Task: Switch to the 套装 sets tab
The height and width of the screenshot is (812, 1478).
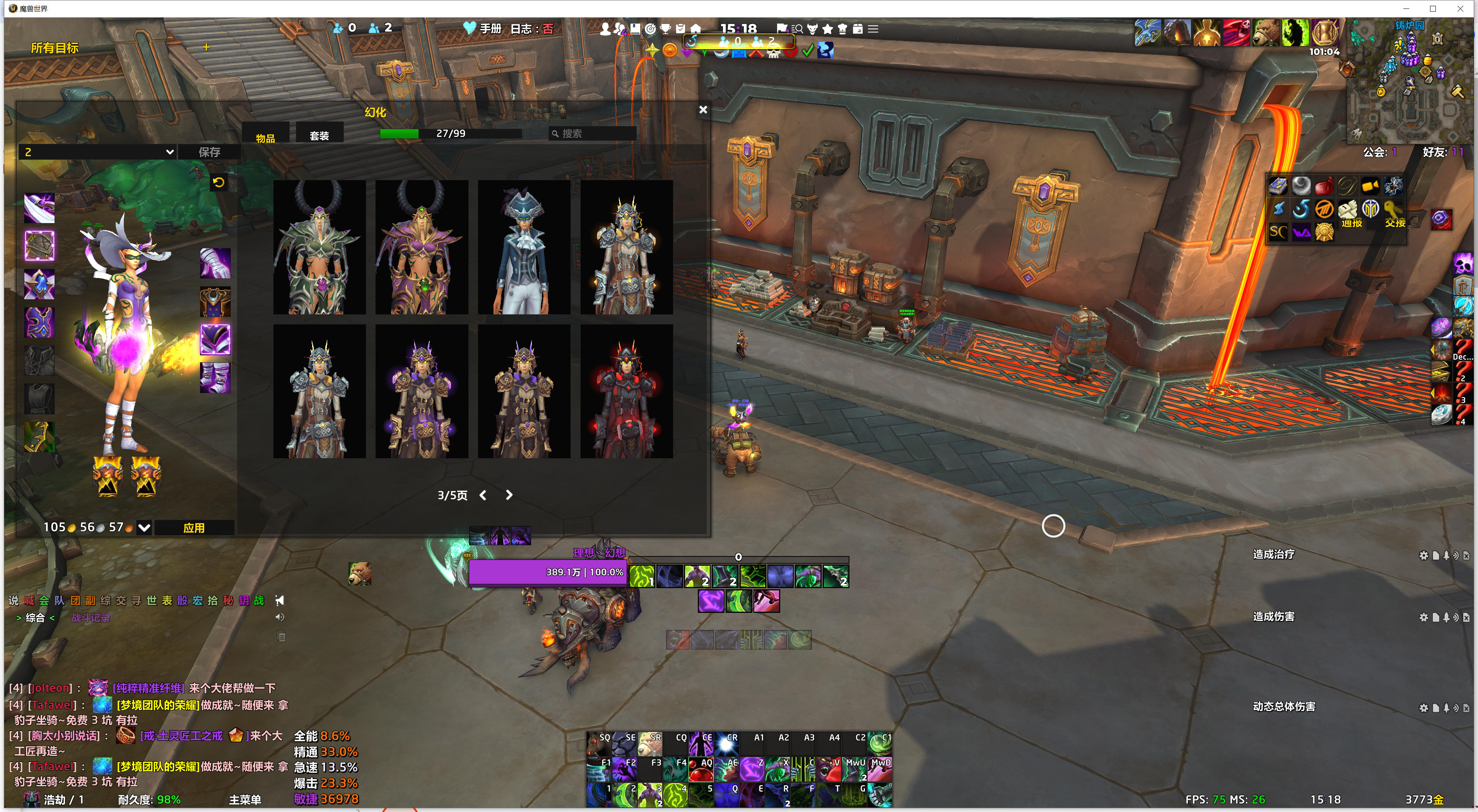Action: (319, 135)
